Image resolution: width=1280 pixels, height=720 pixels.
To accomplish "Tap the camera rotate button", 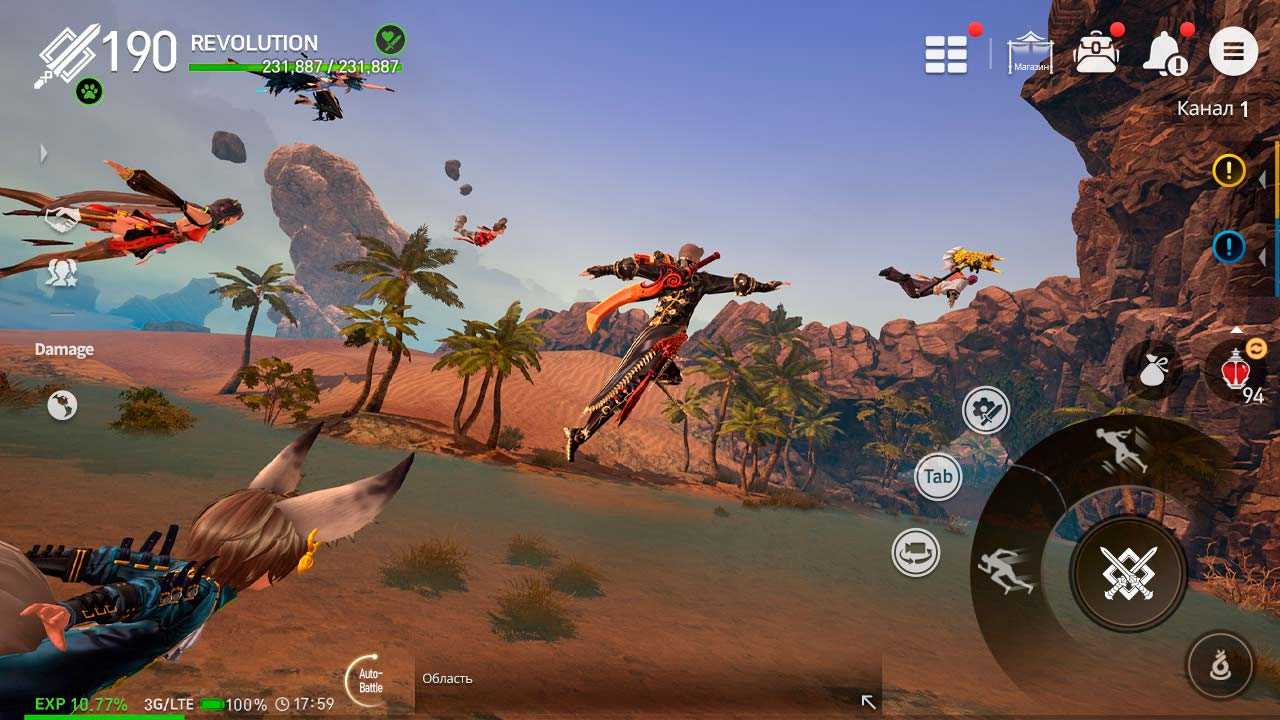I will click(x=916, y=553).
